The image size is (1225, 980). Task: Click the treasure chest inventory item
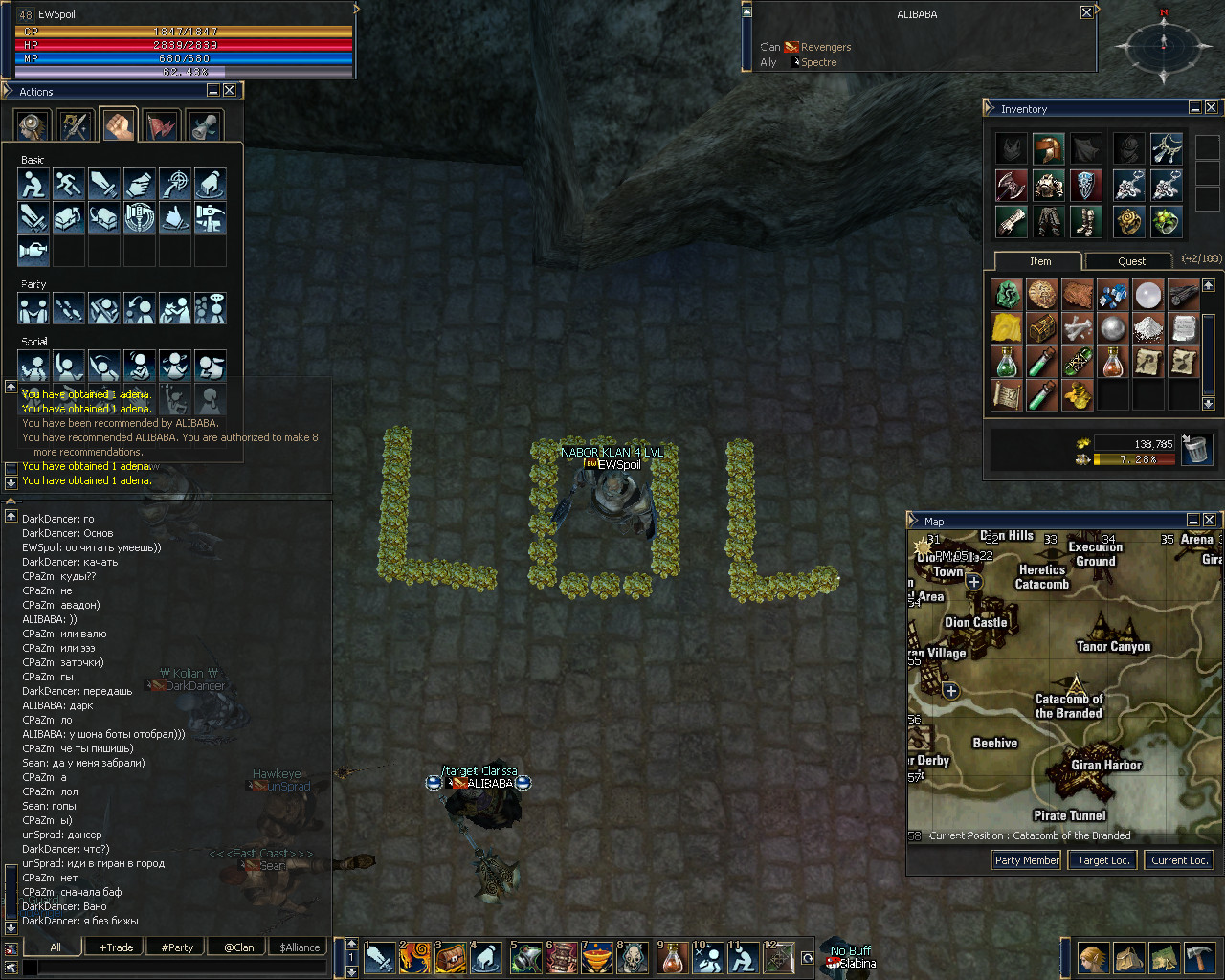pyautogui.click(x=1042, y=329)
